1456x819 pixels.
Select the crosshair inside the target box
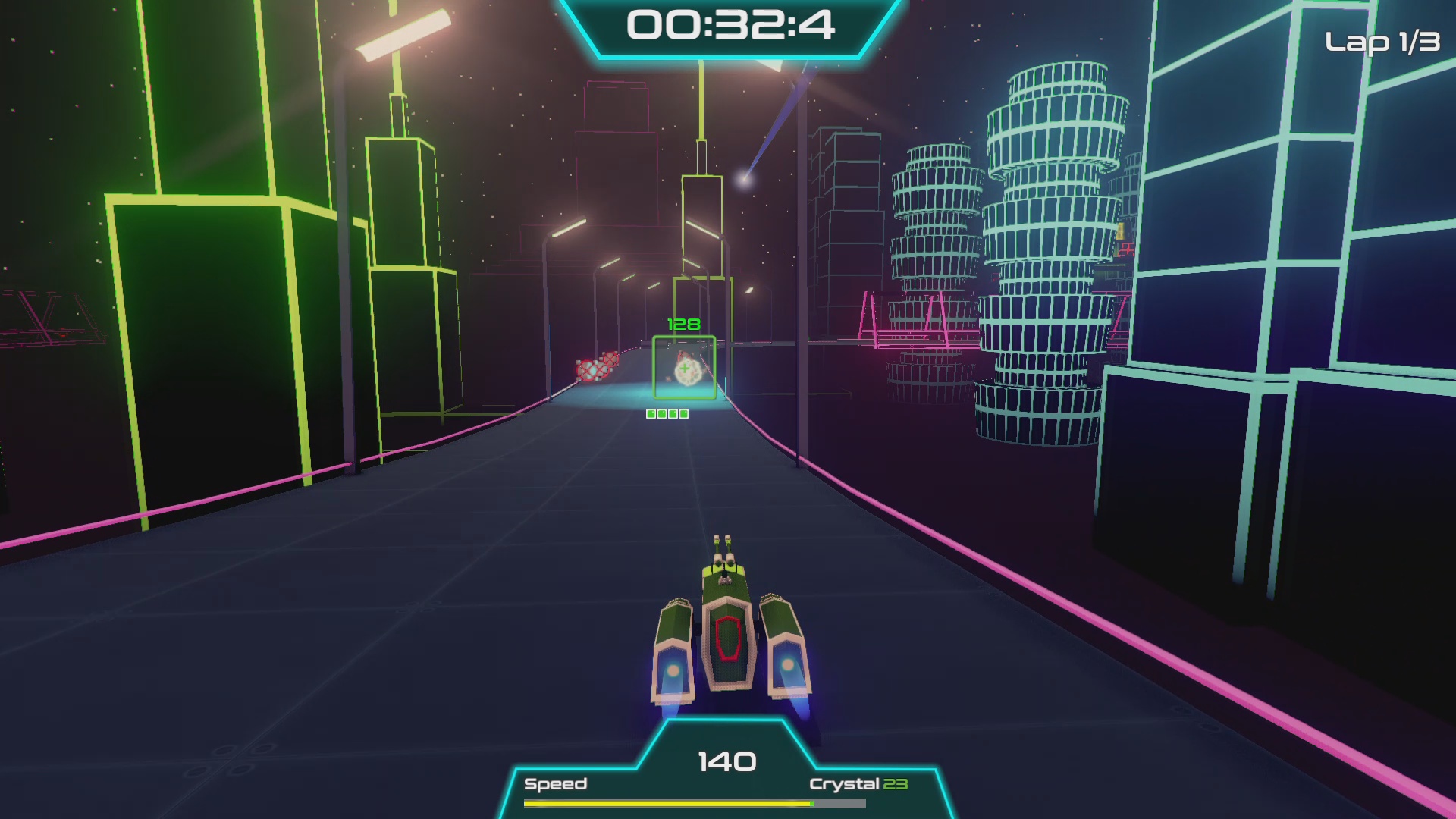tap(684, 368)
